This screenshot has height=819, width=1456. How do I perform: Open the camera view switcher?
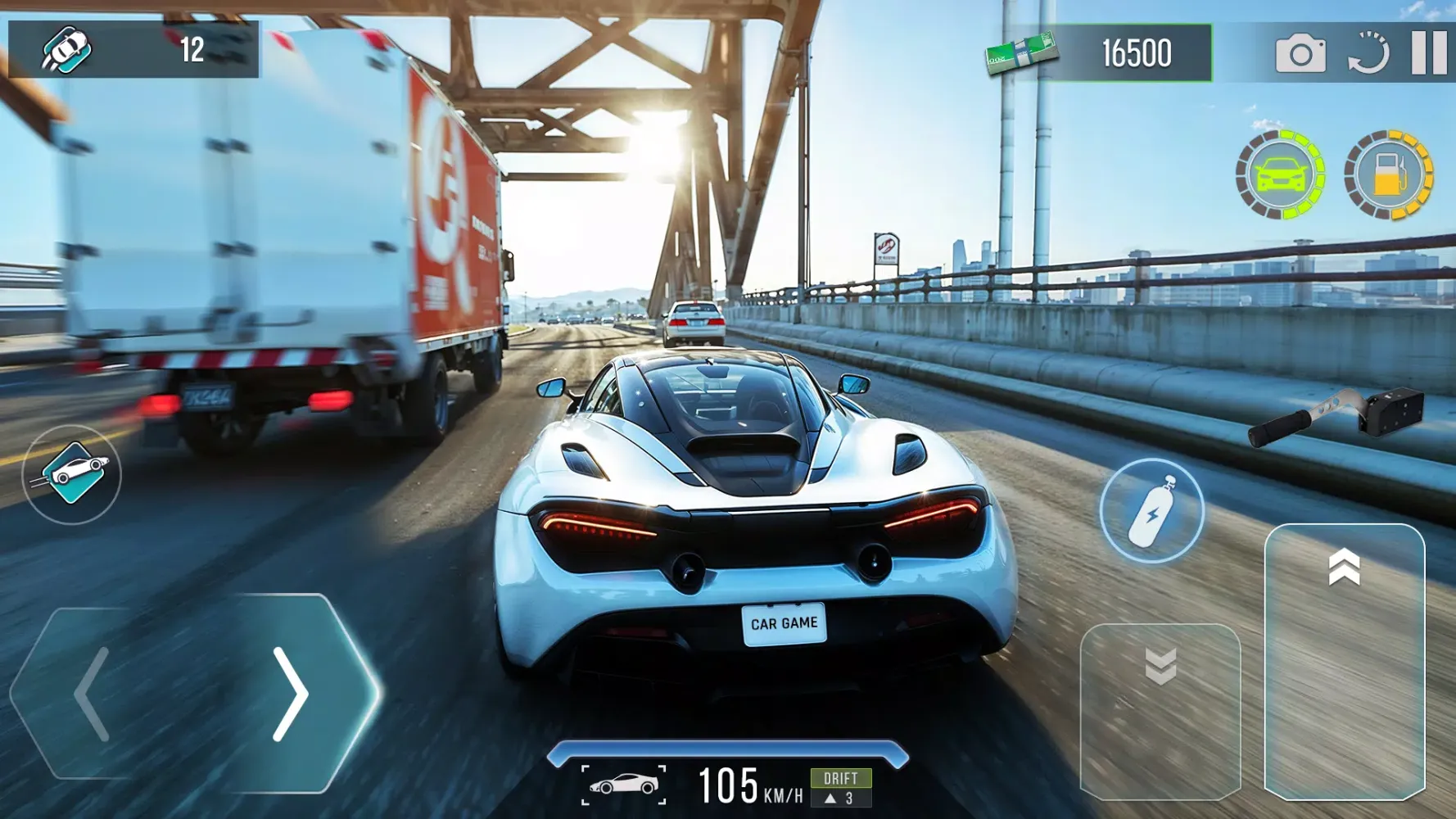(1300, 54)
